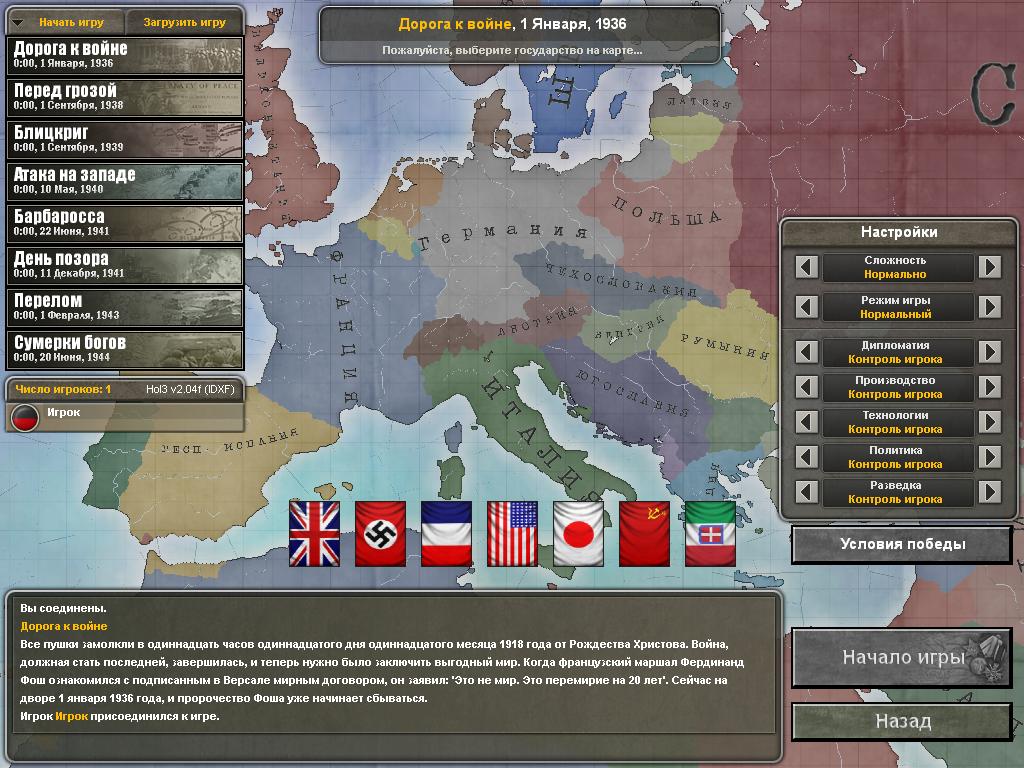This screenshot has height=768, width=1024.
Task: Pick the Soviet Union flag
Action: (x=644, y=533)
